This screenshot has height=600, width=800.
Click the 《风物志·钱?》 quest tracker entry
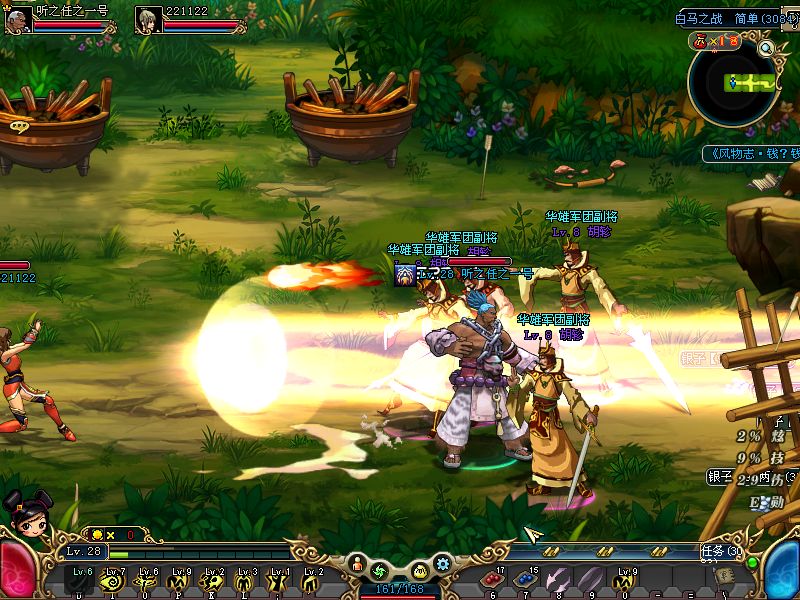[x=750, y=154]
